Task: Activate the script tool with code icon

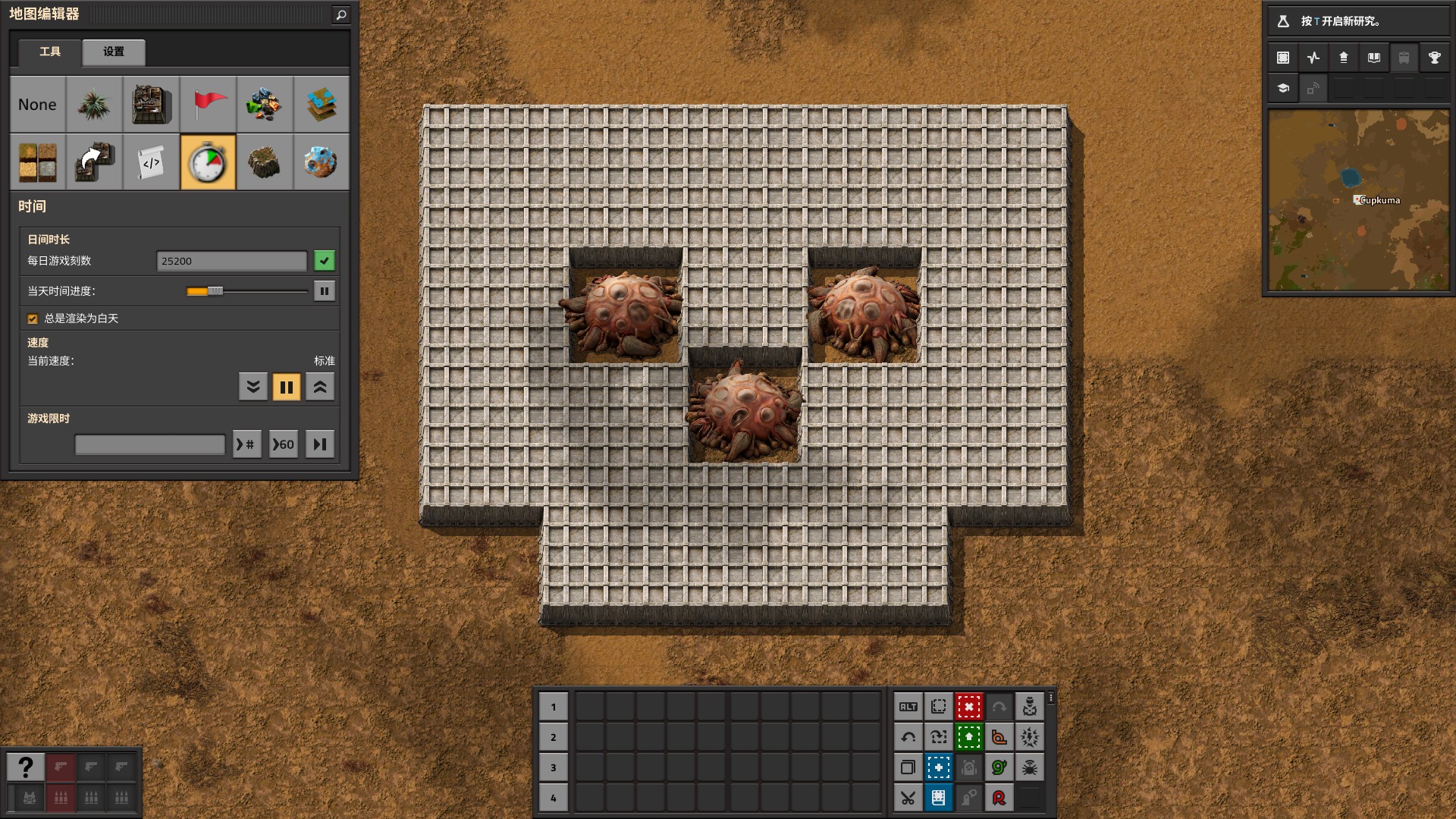Action: pos(151,162)
